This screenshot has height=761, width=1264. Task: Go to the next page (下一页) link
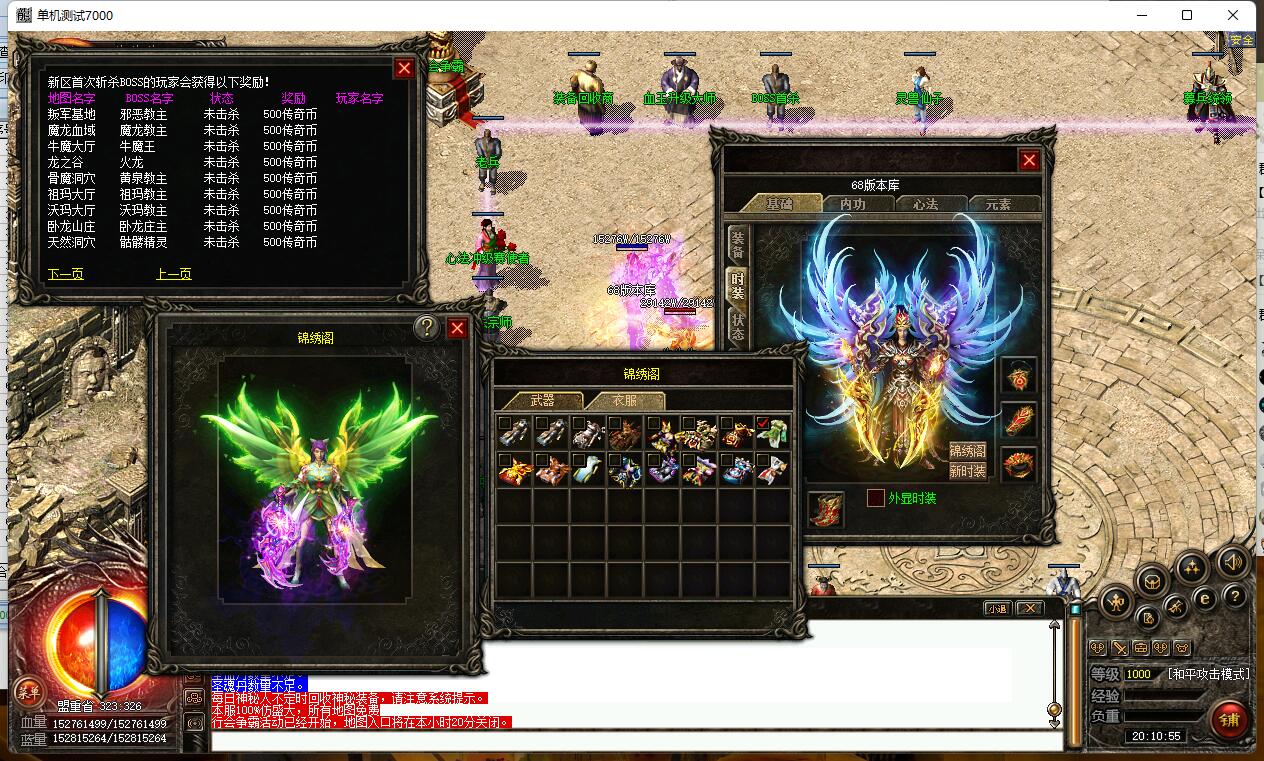[x=66, y=273]
